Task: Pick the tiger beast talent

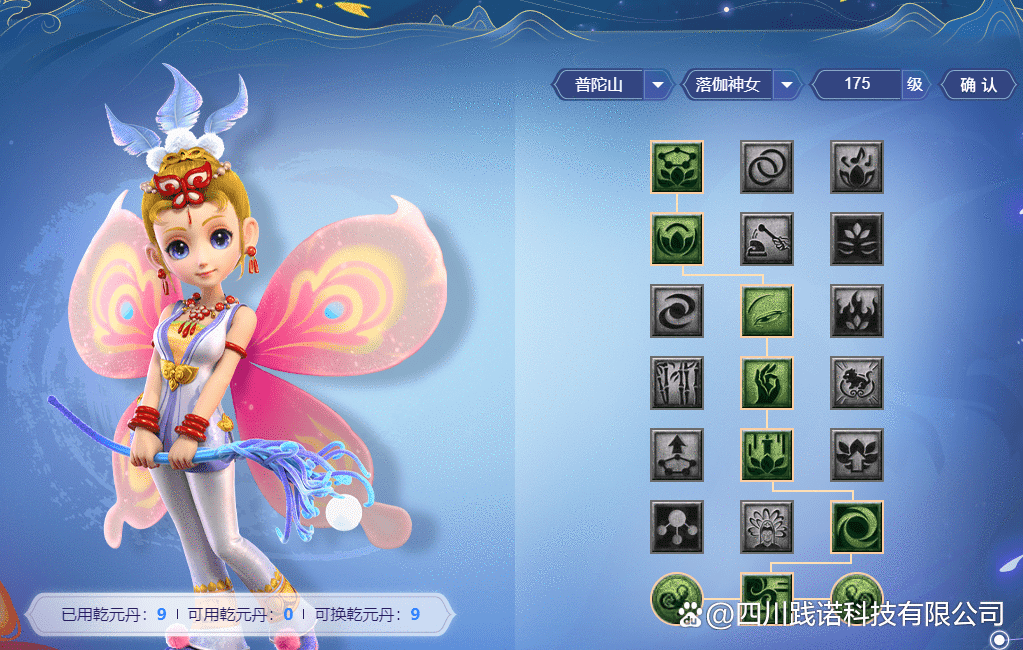Action: pyautogui.click(x=857, y=383)
